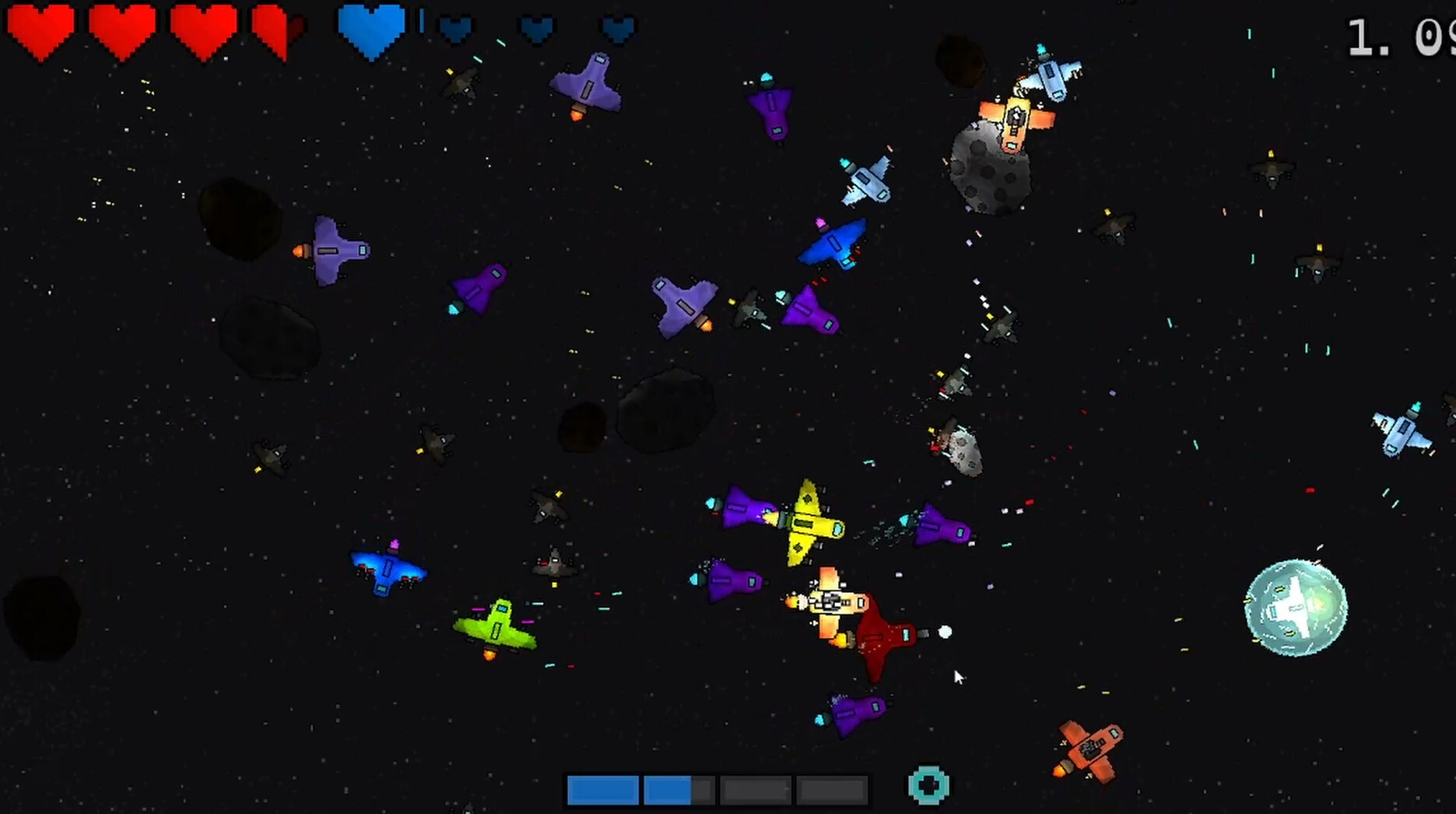Toggle the last empty blue heart

[x=617, y=30]
